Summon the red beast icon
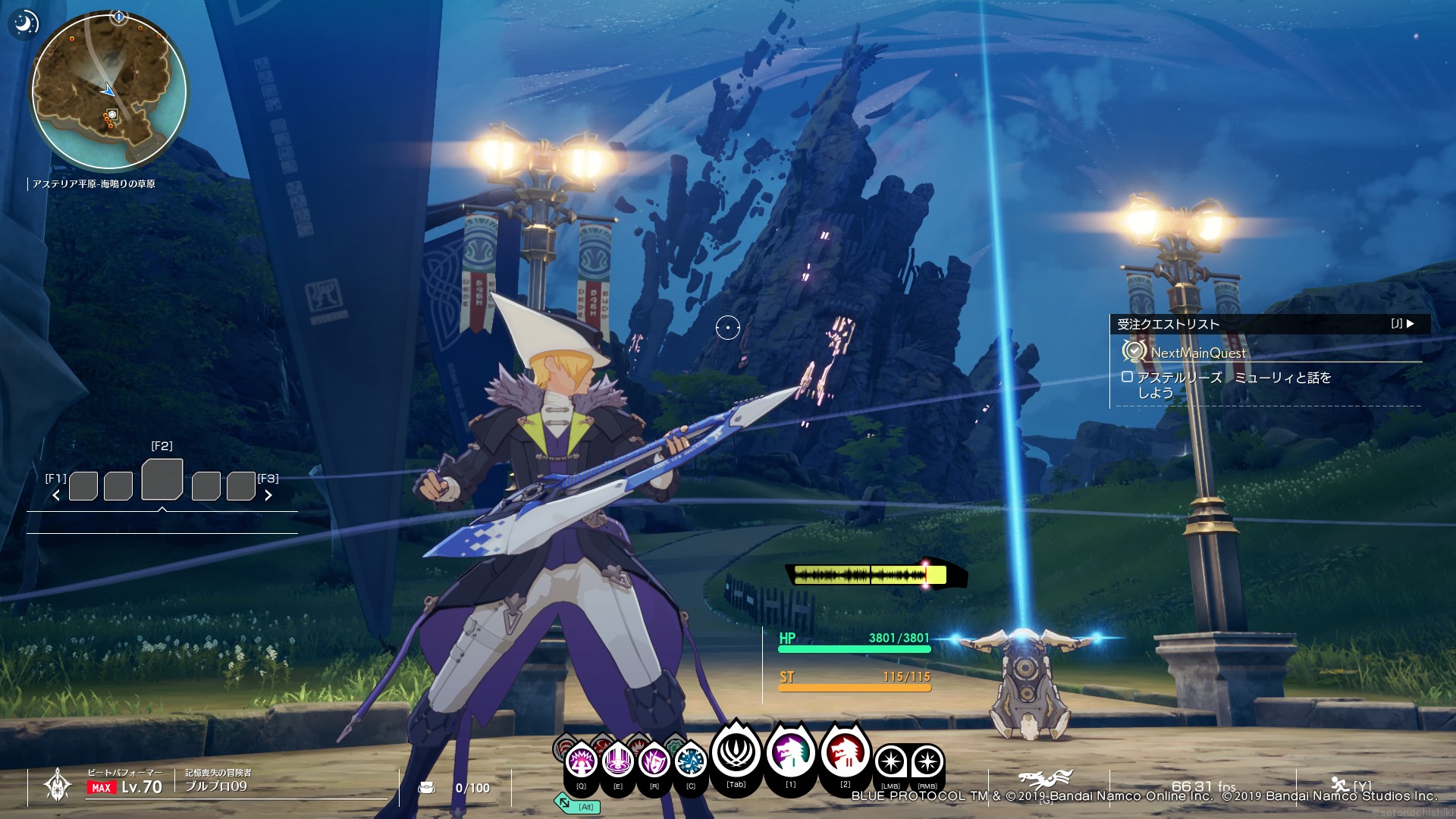This screenshot has height=819, width=1456. point(845,753)
